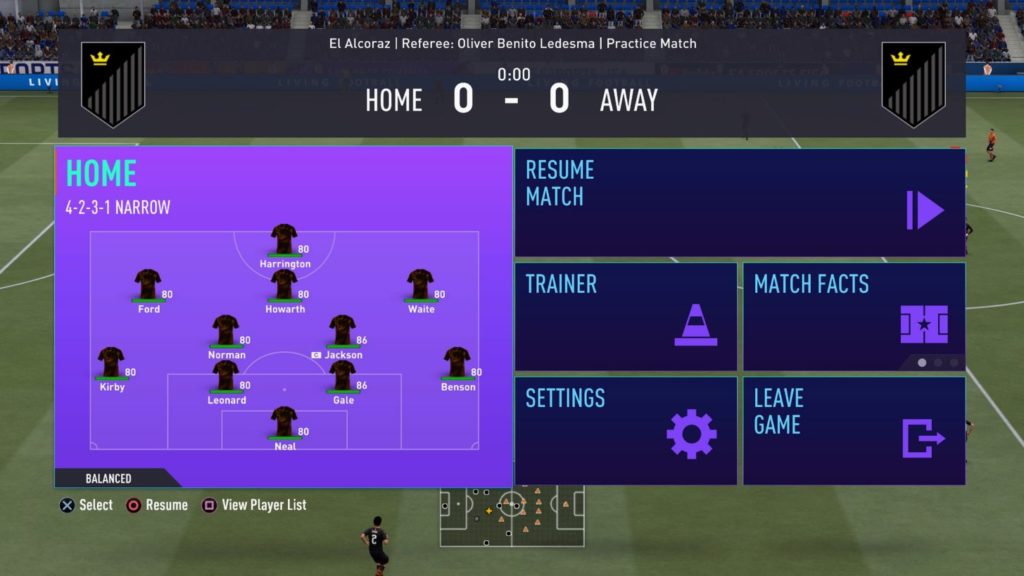
Task: Click the pitch radar minimap
Action: [x=512, y=516]
